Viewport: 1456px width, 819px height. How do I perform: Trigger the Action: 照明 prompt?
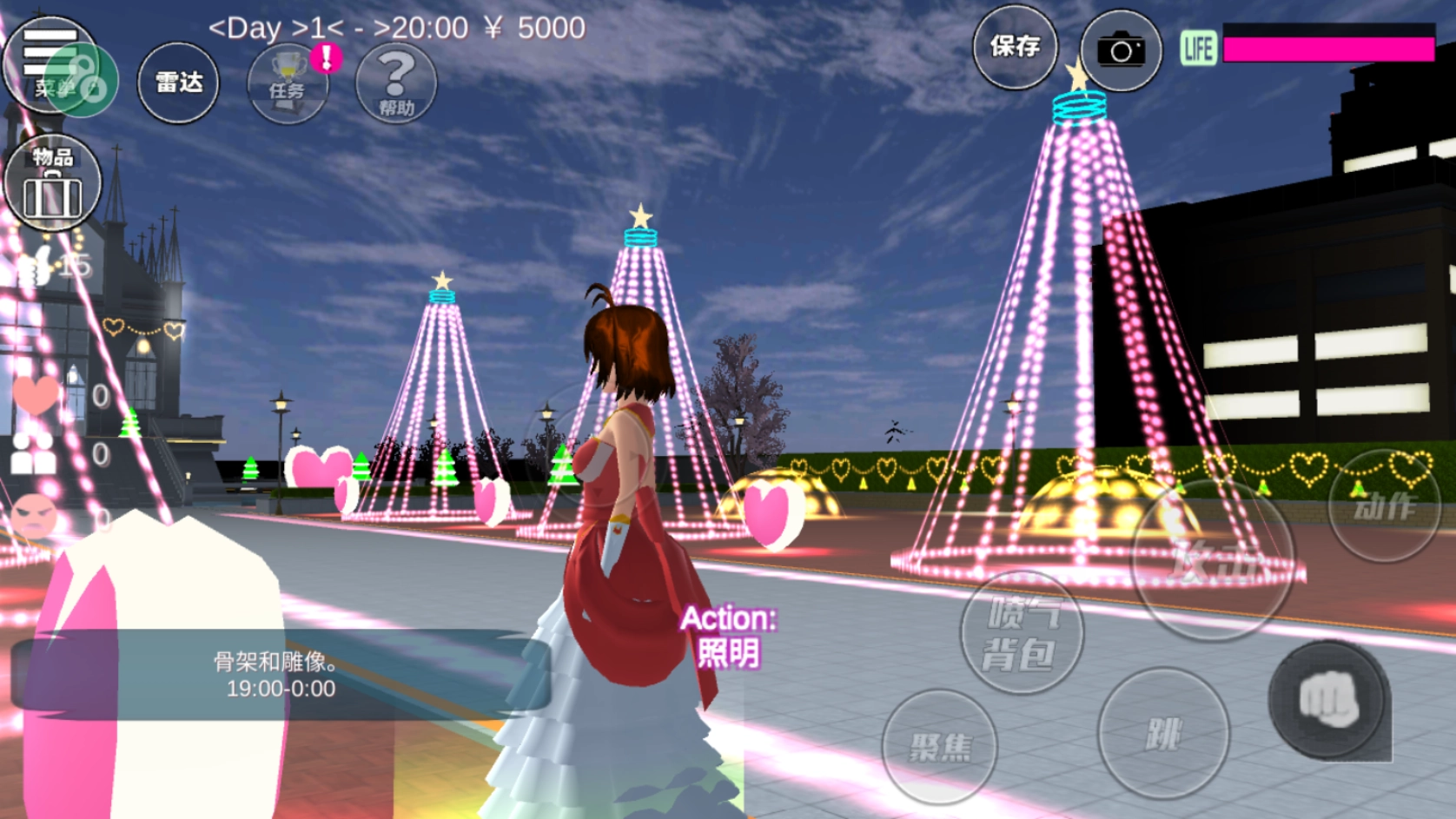point(728,636)
